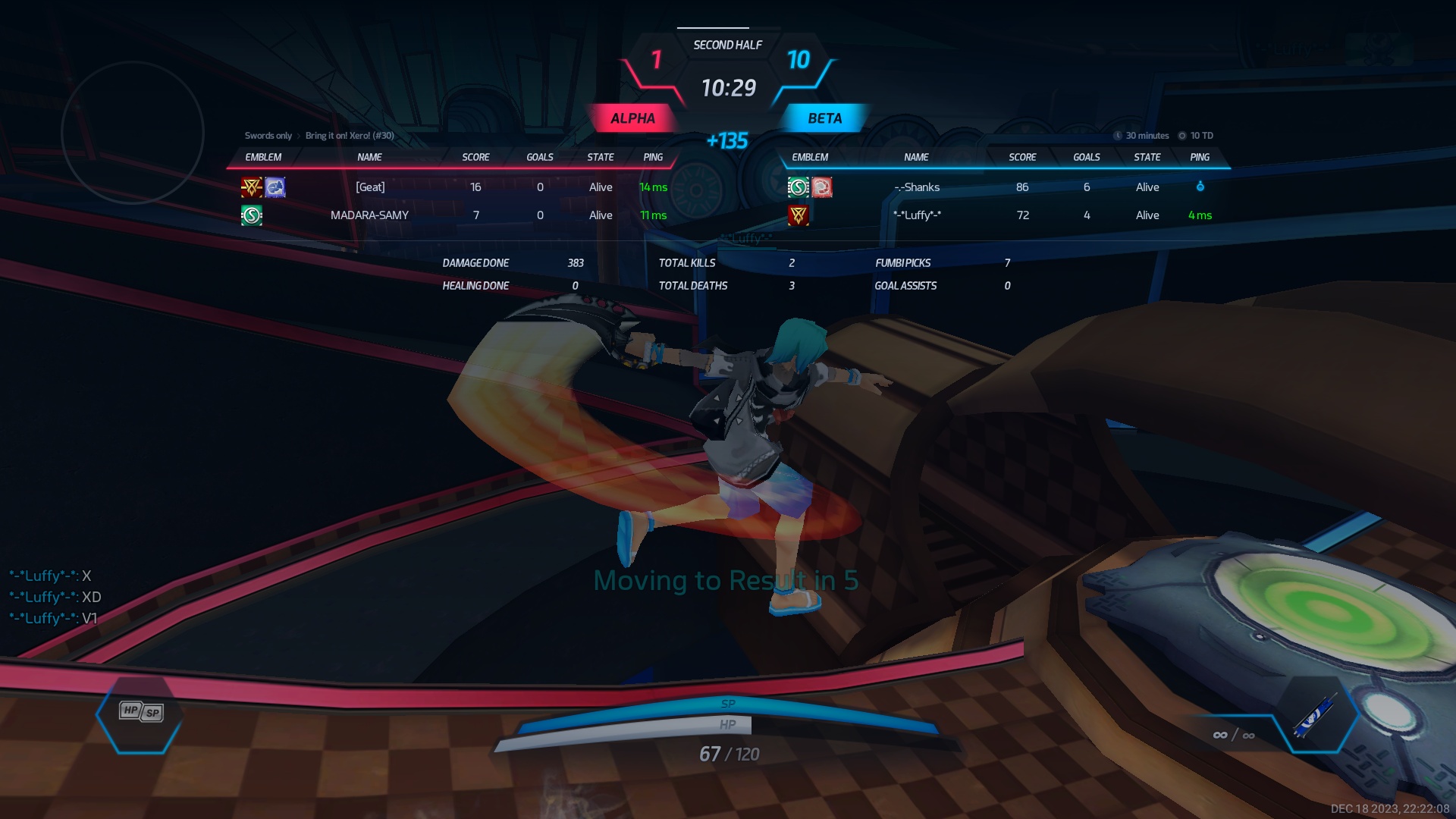The image size is (1456, 819).
Task: Select the sword weapon hexagon slot
Action: [x=1316, y=716]
